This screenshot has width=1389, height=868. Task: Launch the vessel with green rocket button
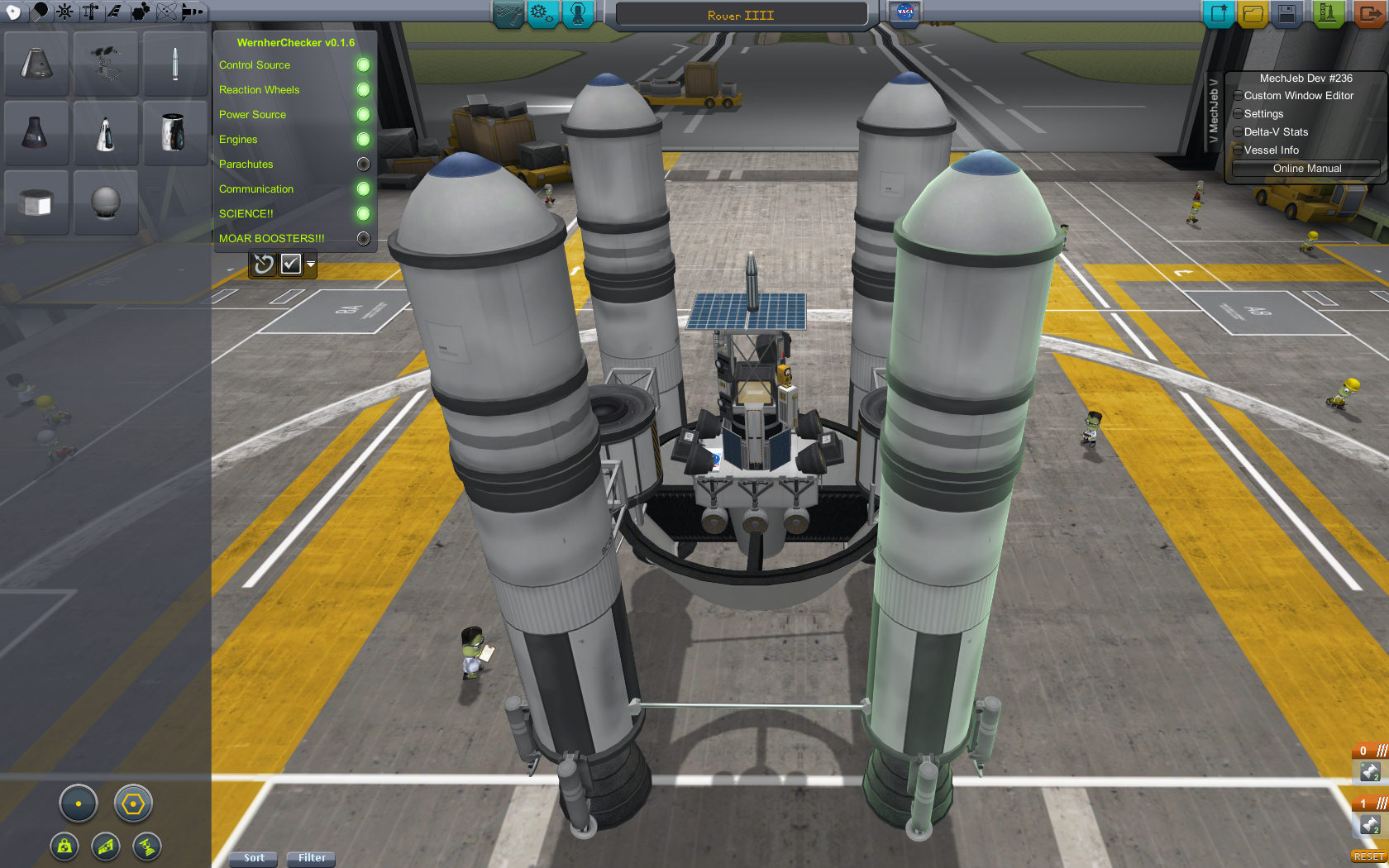tap(1328, 14)
